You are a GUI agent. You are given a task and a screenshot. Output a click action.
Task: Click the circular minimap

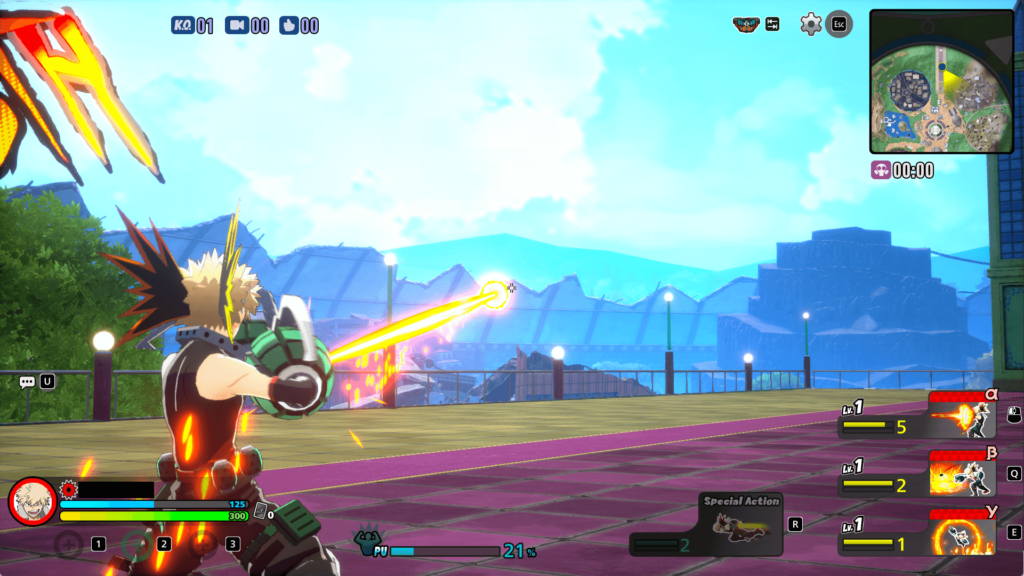pyautogui.click(x=940, y=81)
